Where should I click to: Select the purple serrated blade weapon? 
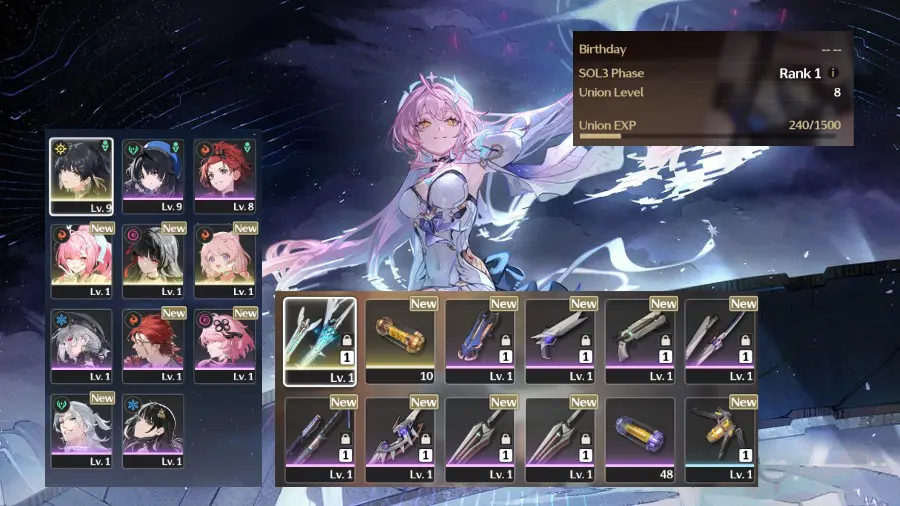pos(400,440)
